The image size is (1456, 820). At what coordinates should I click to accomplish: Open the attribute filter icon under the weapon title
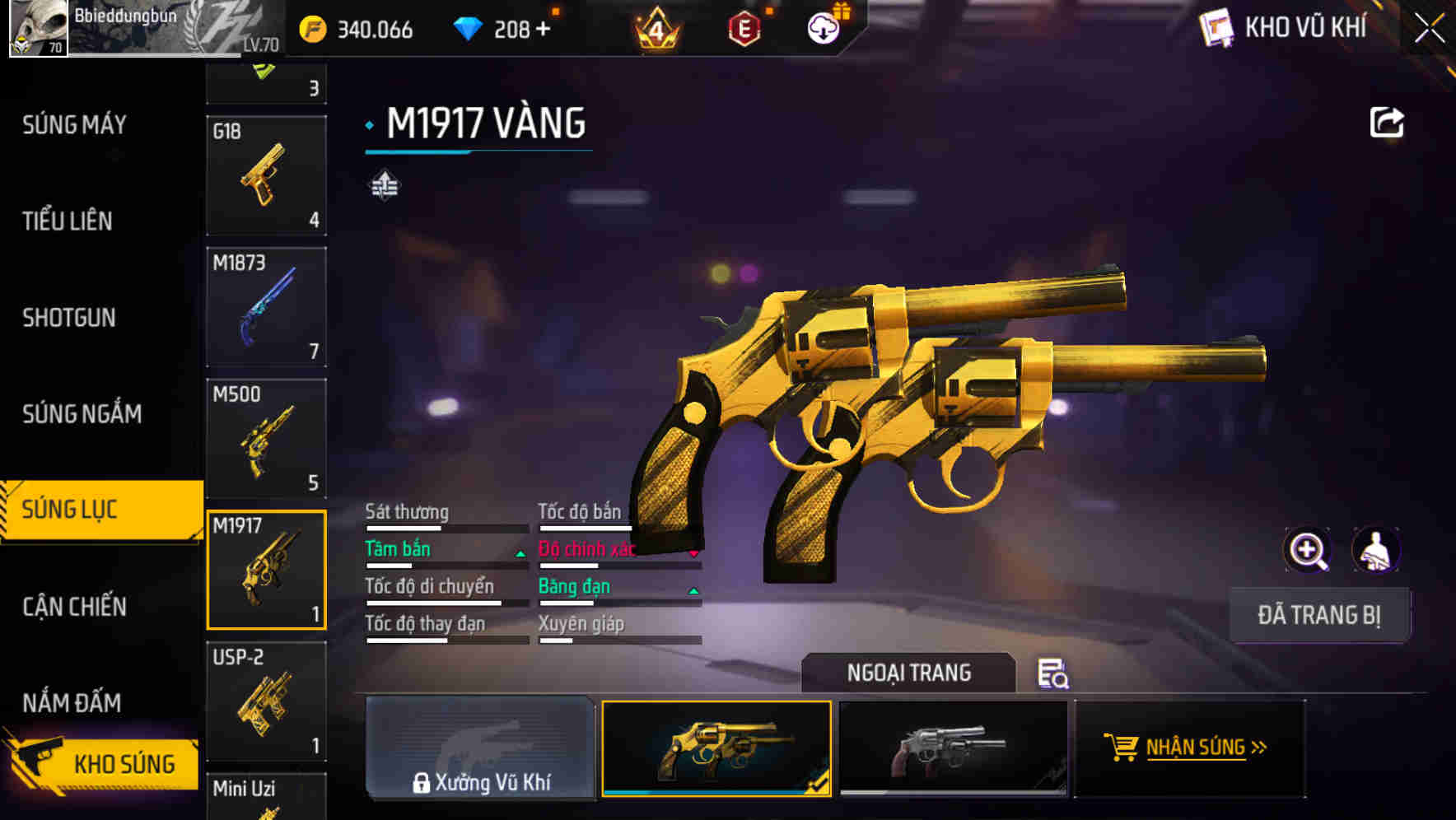(x=385, y=185)
